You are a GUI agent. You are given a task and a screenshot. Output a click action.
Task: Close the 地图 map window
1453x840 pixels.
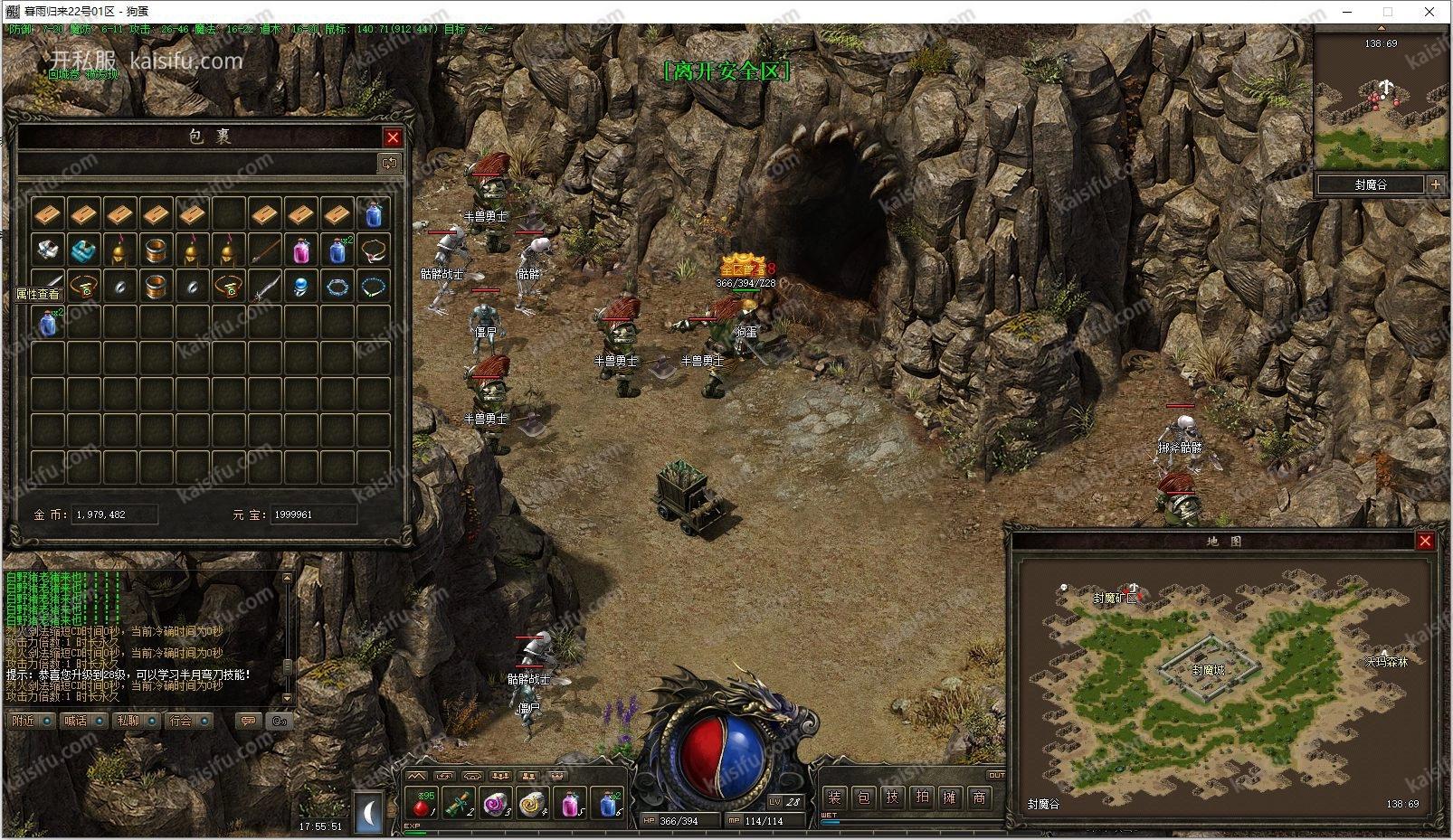1425,541
